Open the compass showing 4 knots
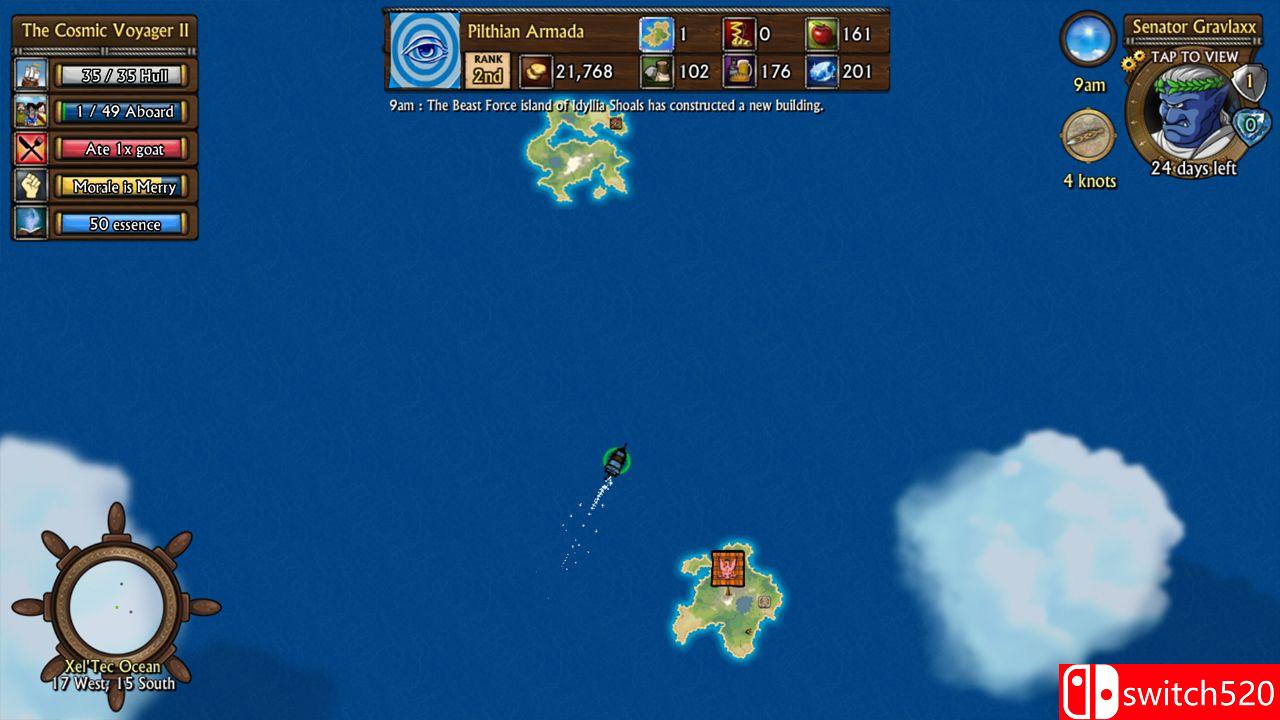The width and height of the screenshot is (1280, 720). point(1088,136)
